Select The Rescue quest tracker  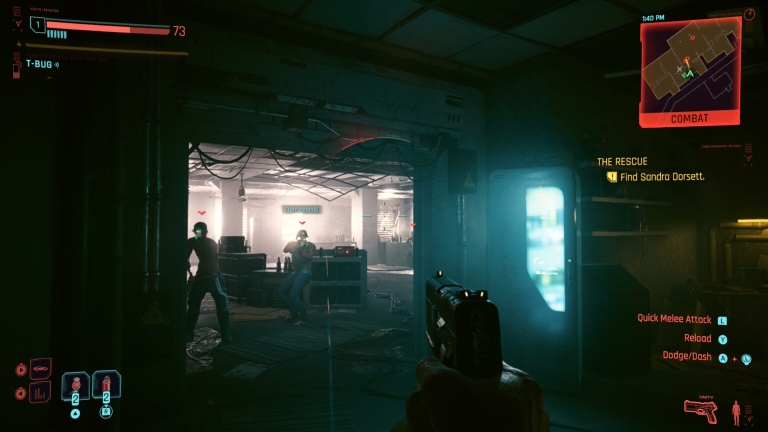pyautogui.click(x=622, y=161)
